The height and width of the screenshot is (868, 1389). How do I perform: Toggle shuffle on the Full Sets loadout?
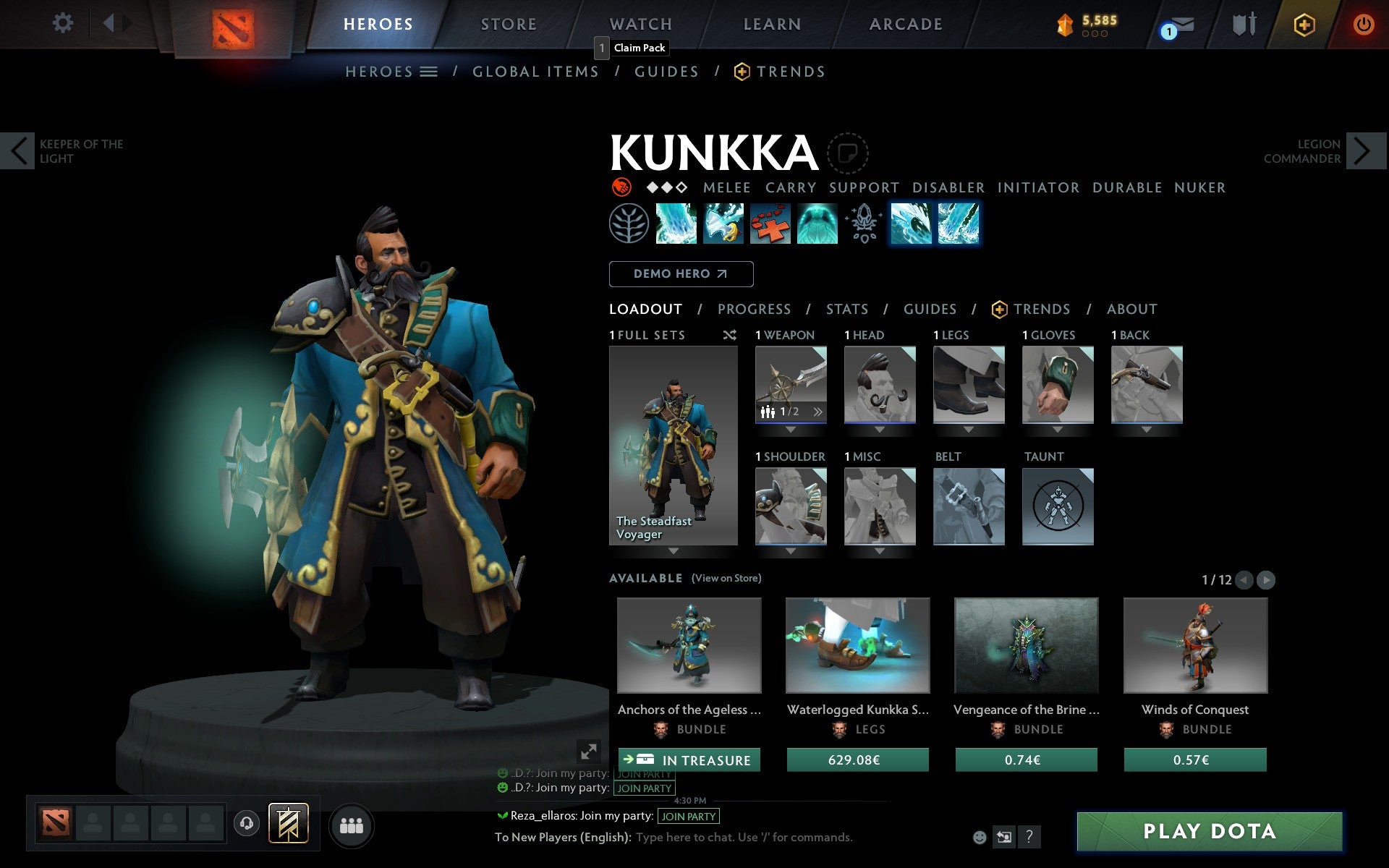coord(730,335)
